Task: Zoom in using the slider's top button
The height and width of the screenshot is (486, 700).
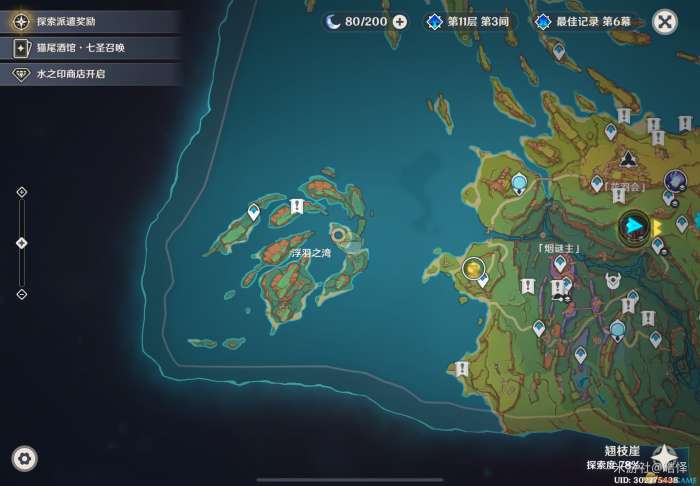Action: 22,192
